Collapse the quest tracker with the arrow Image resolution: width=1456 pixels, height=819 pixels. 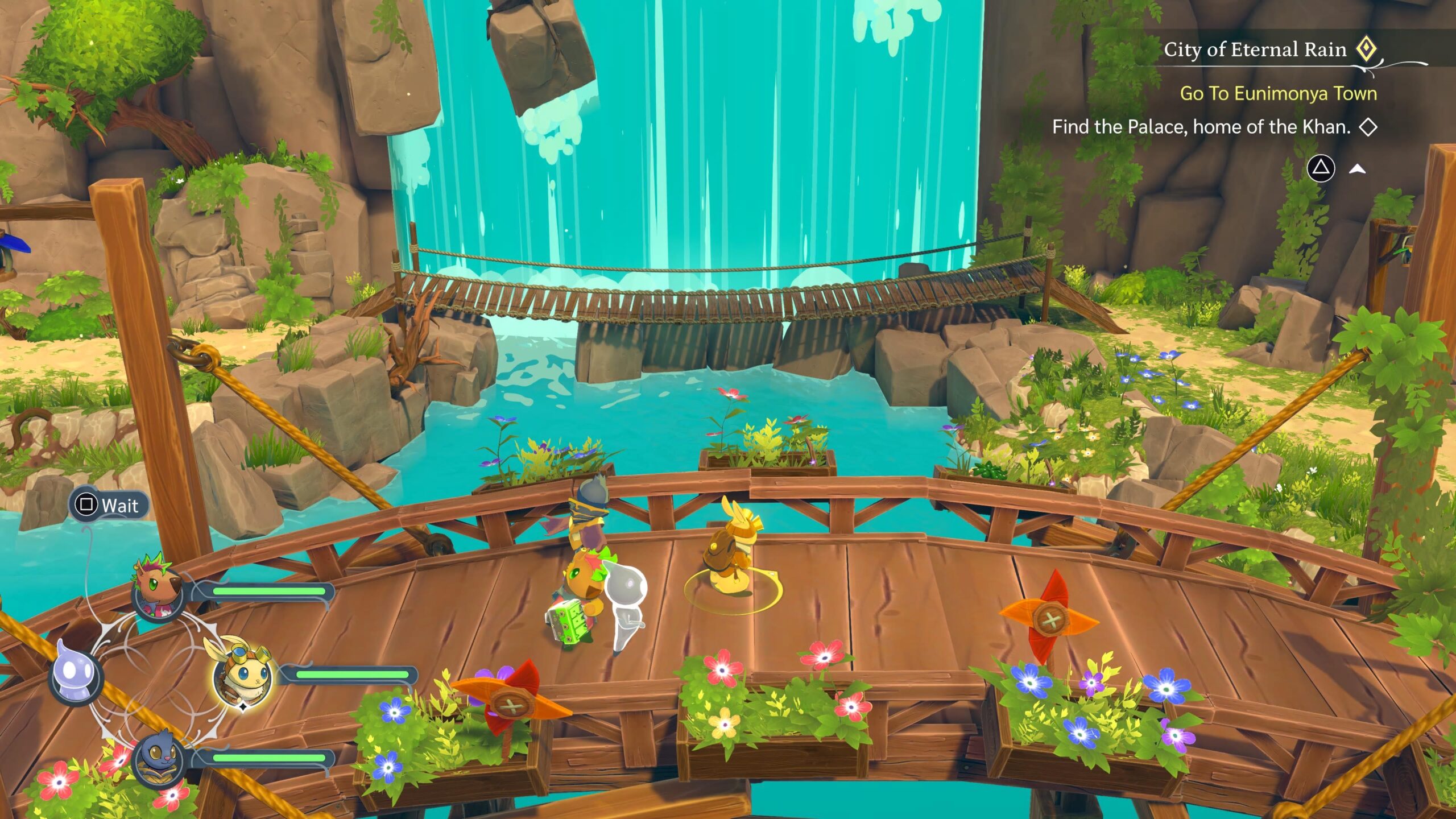point(1358,168)
